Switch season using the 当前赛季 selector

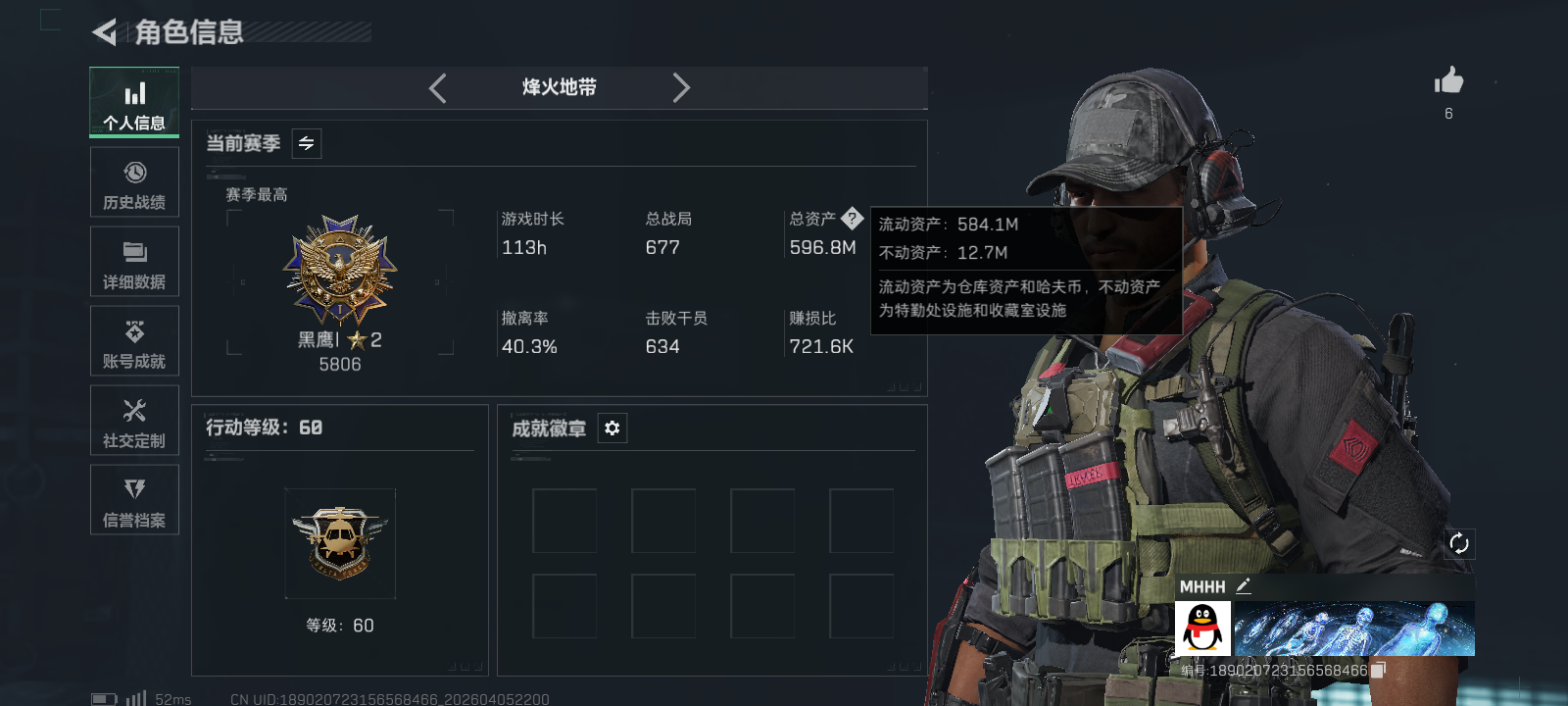click(x=305, y=143)
